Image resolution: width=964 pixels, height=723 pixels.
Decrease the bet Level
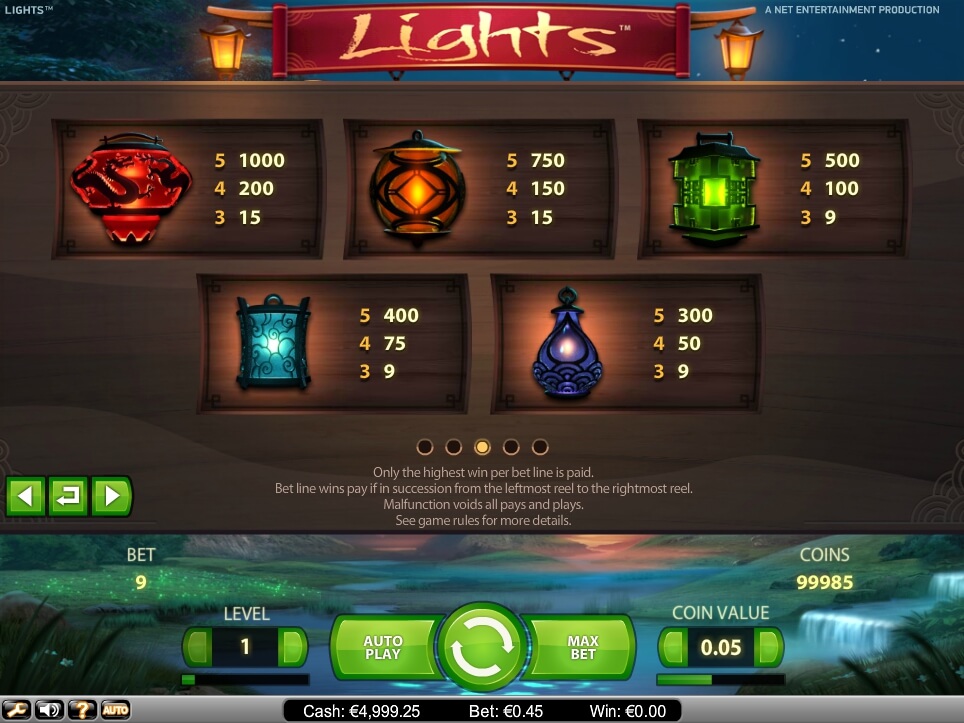point(197,647)
